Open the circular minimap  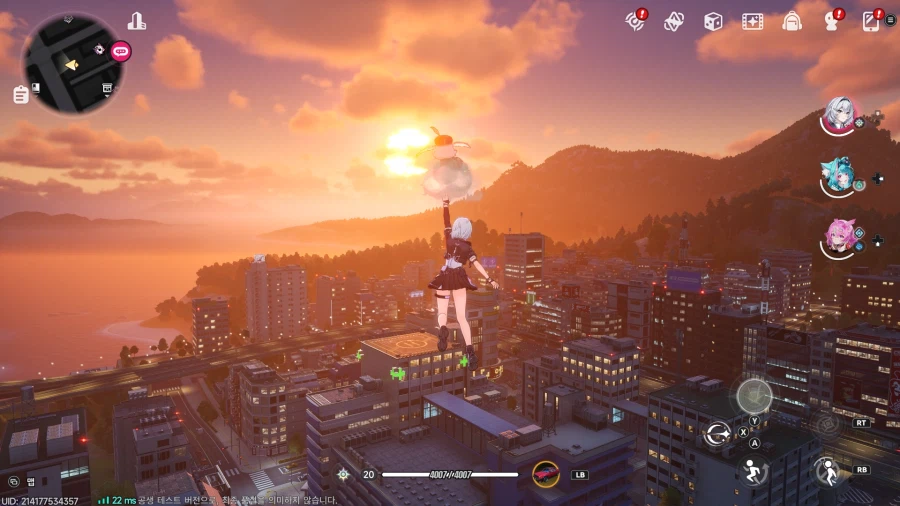[x=72, y=62]
